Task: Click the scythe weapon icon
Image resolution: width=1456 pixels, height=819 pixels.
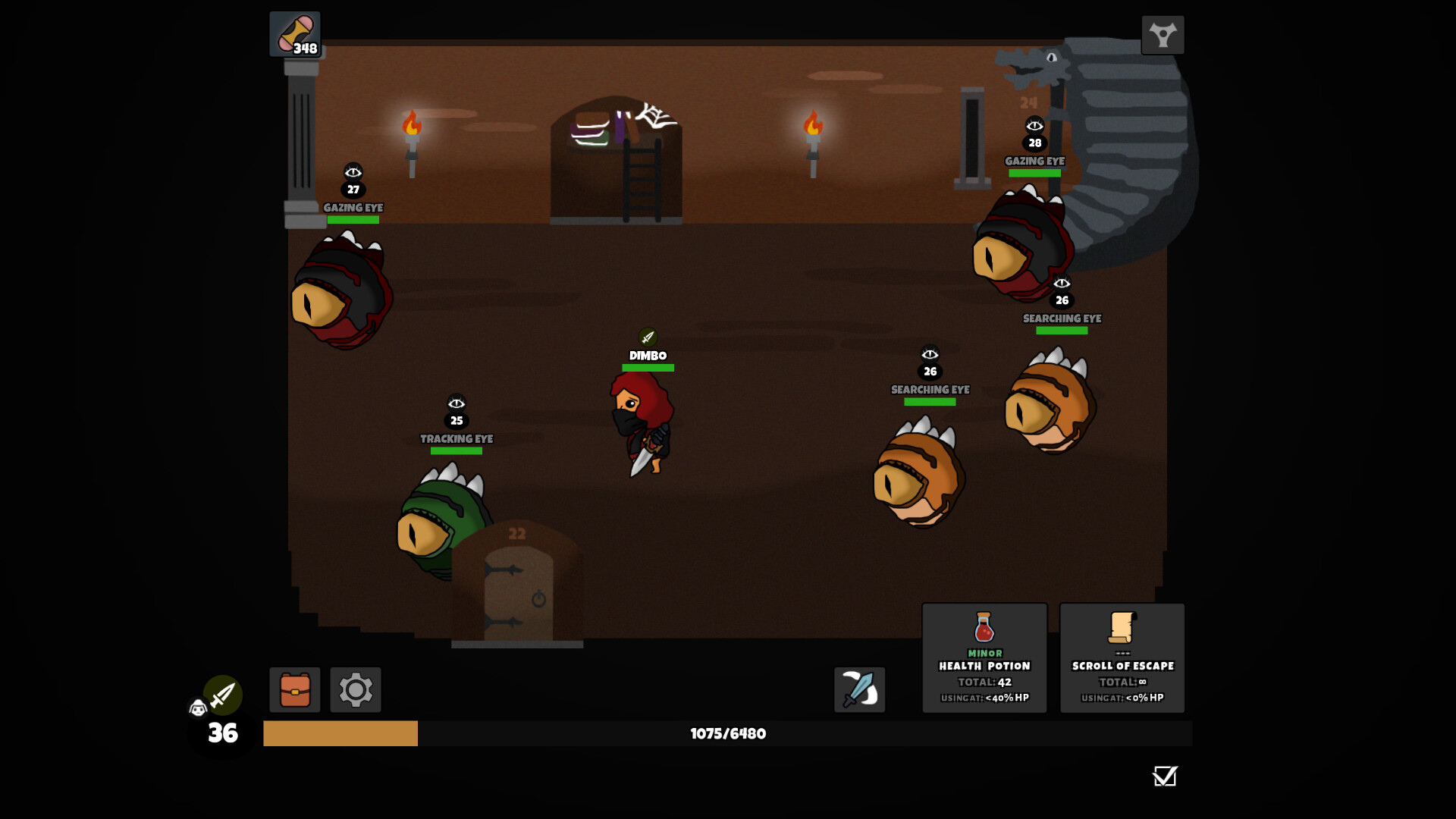Action: tap(858, 690)
